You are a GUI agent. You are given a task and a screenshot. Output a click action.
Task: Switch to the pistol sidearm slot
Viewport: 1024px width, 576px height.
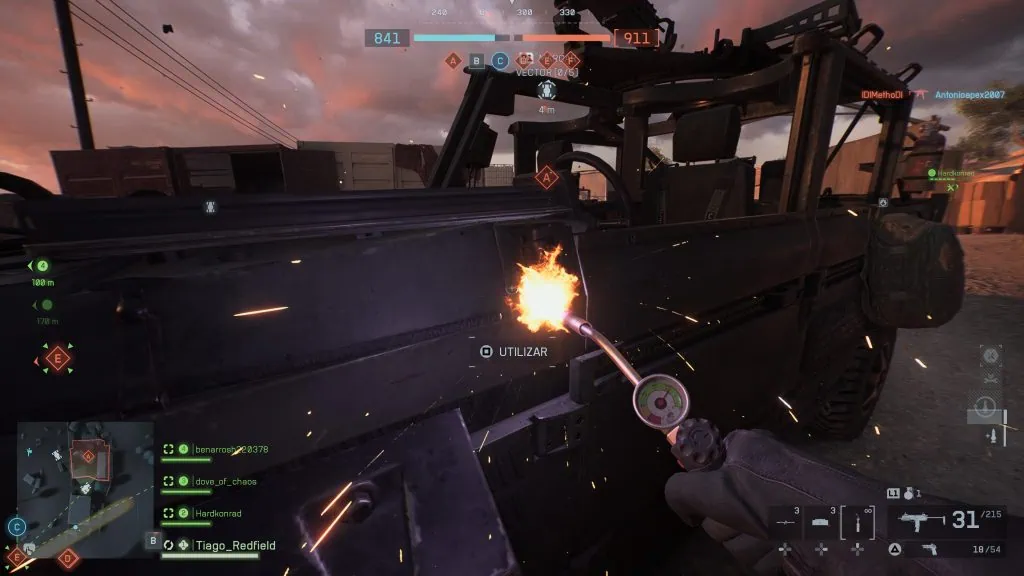click(928, 549)
